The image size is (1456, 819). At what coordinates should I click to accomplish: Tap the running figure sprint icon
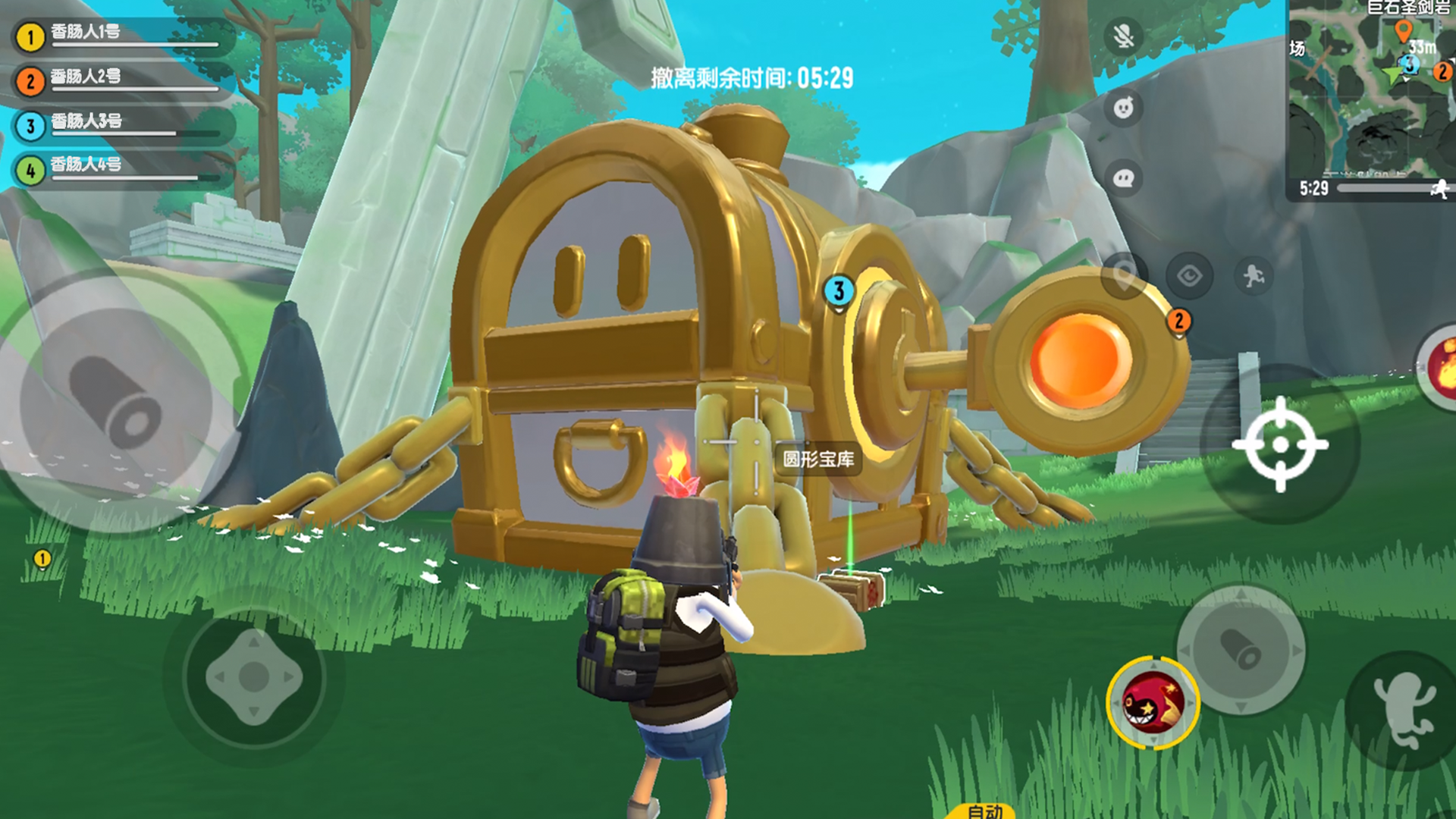tap(1254, 275)
